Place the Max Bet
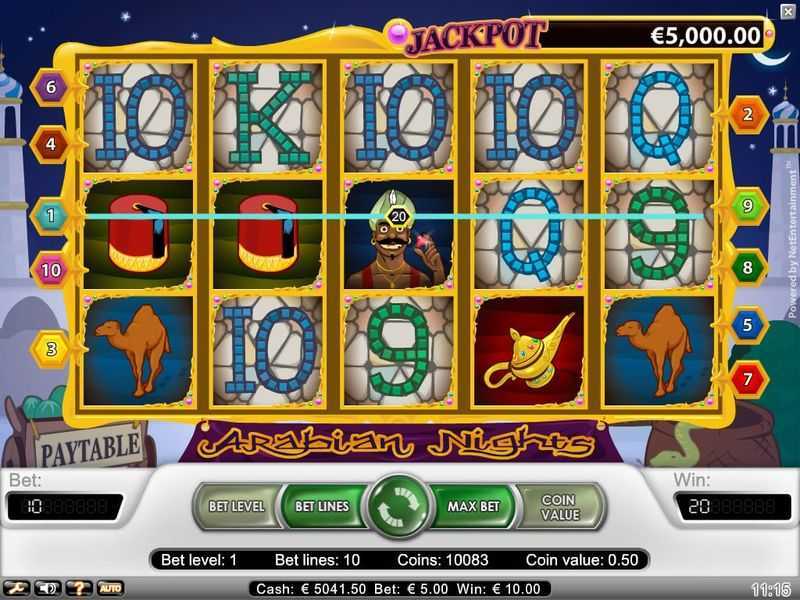Image resolution: width=800 pixels, height=600 pixels. (474, 506)
